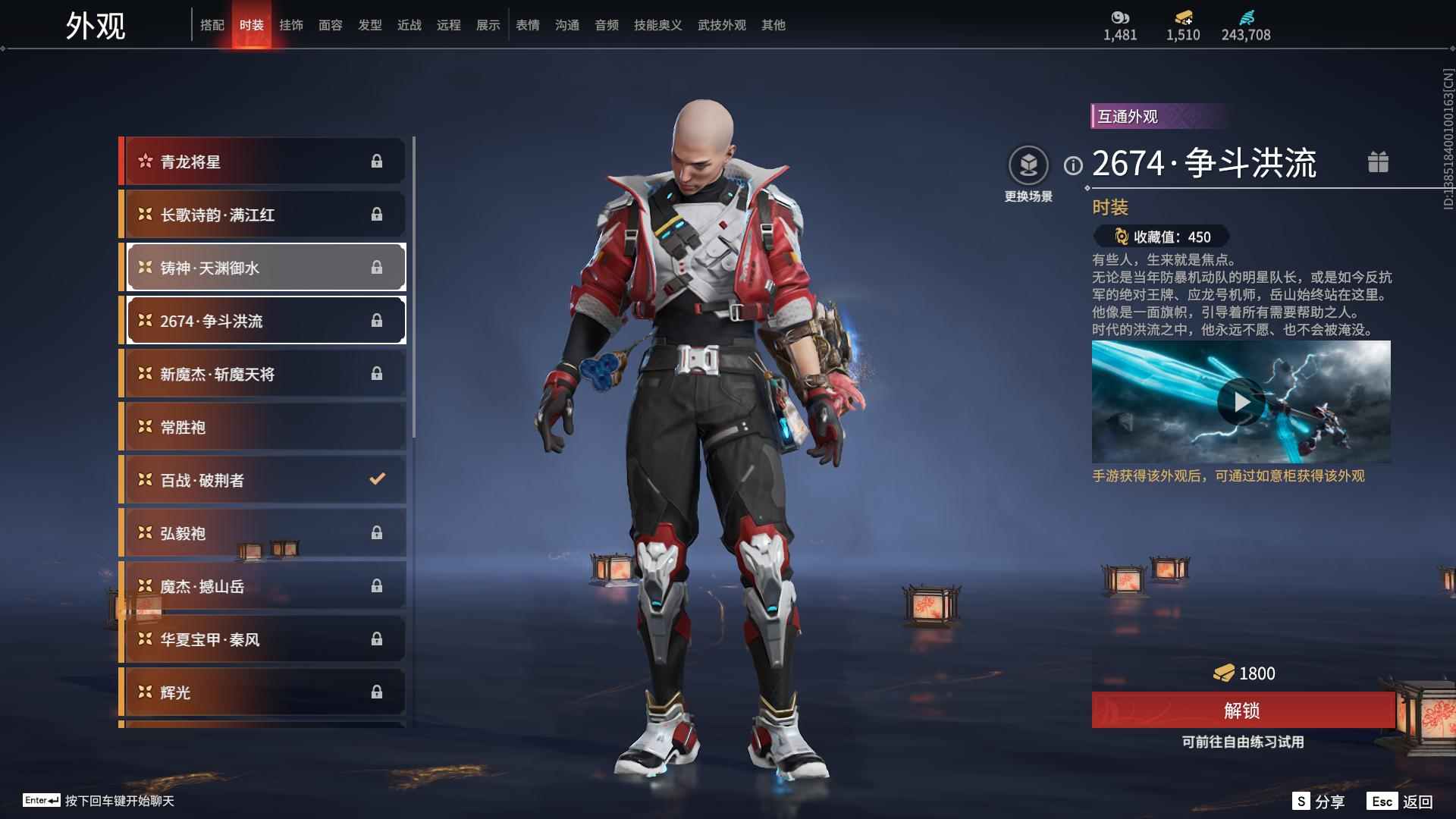This screenshot has width=1456, height=819.
Task: Go to the 表情 emotes tab
Action: point(528,25)
